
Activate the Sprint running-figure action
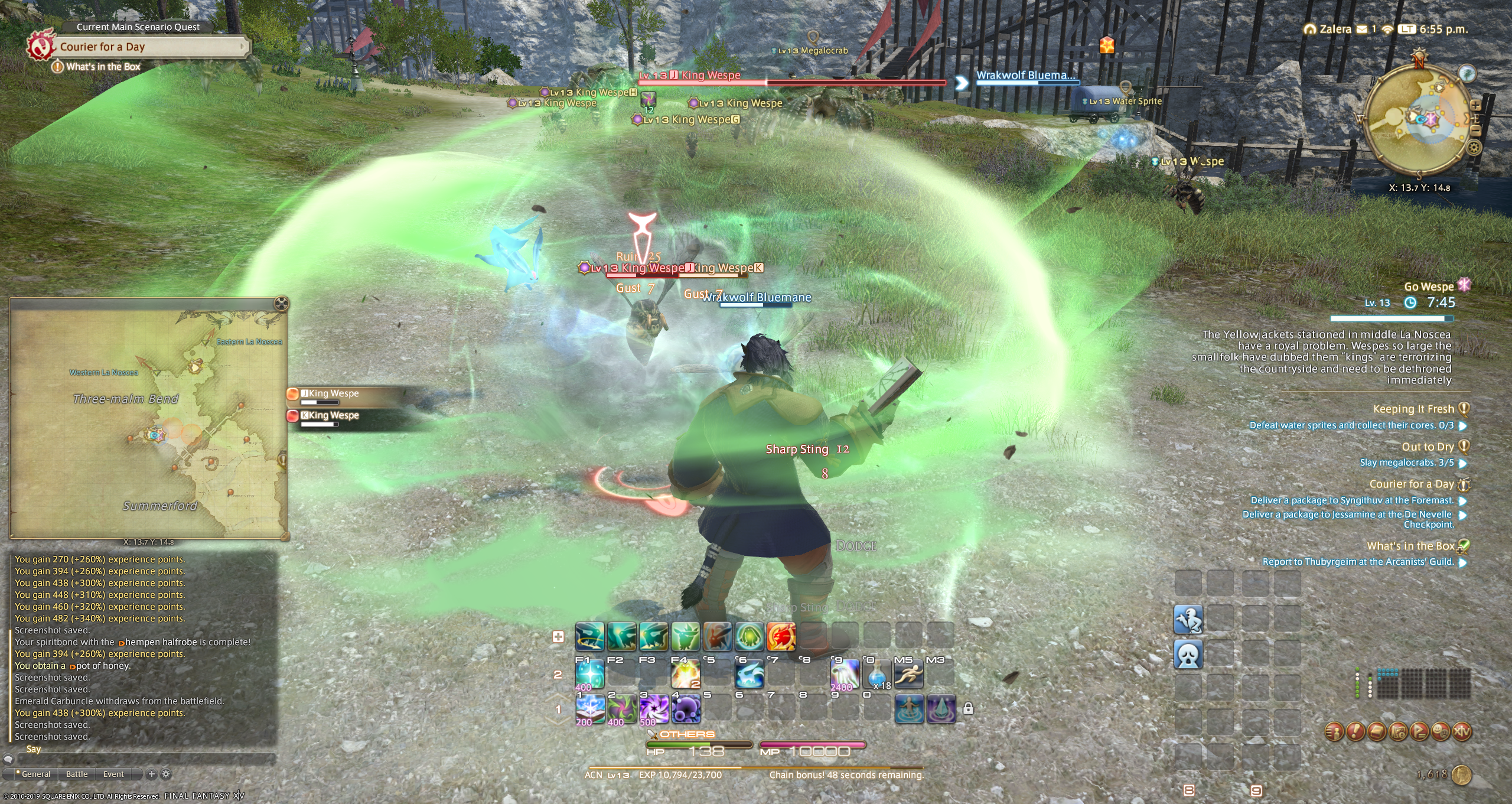(x=908, y=675)
